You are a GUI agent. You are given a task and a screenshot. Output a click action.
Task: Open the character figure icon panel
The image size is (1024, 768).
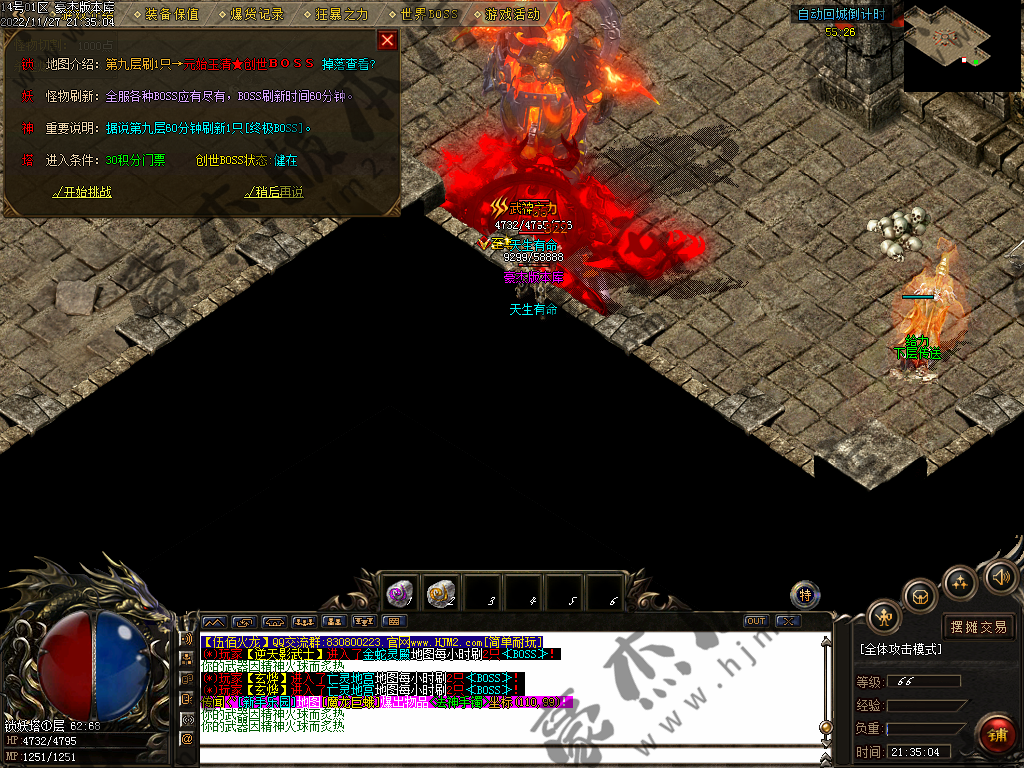point(884,617)
